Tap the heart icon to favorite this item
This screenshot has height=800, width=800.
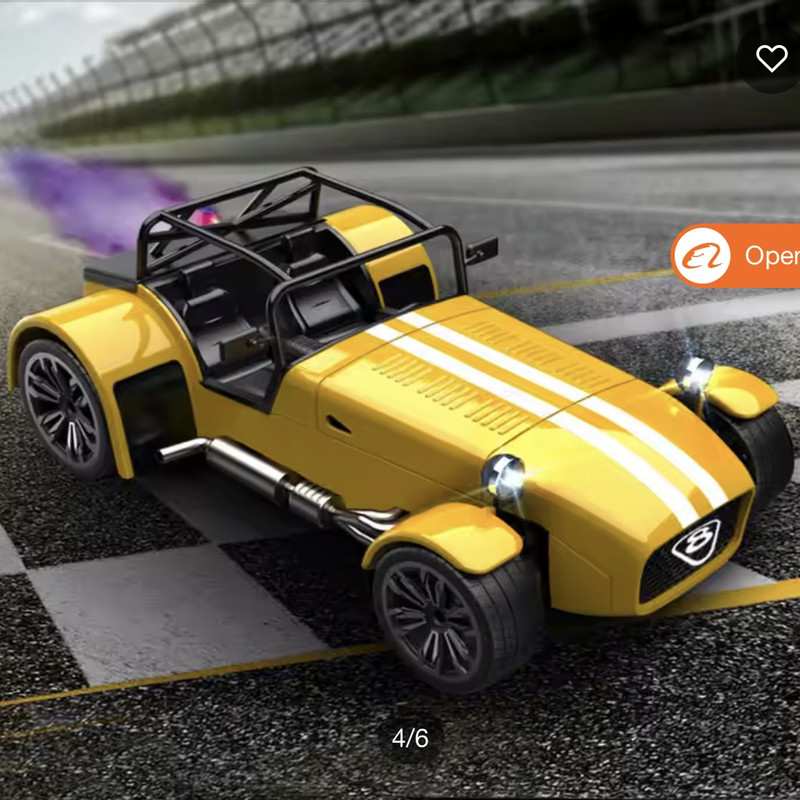point(771,58)
